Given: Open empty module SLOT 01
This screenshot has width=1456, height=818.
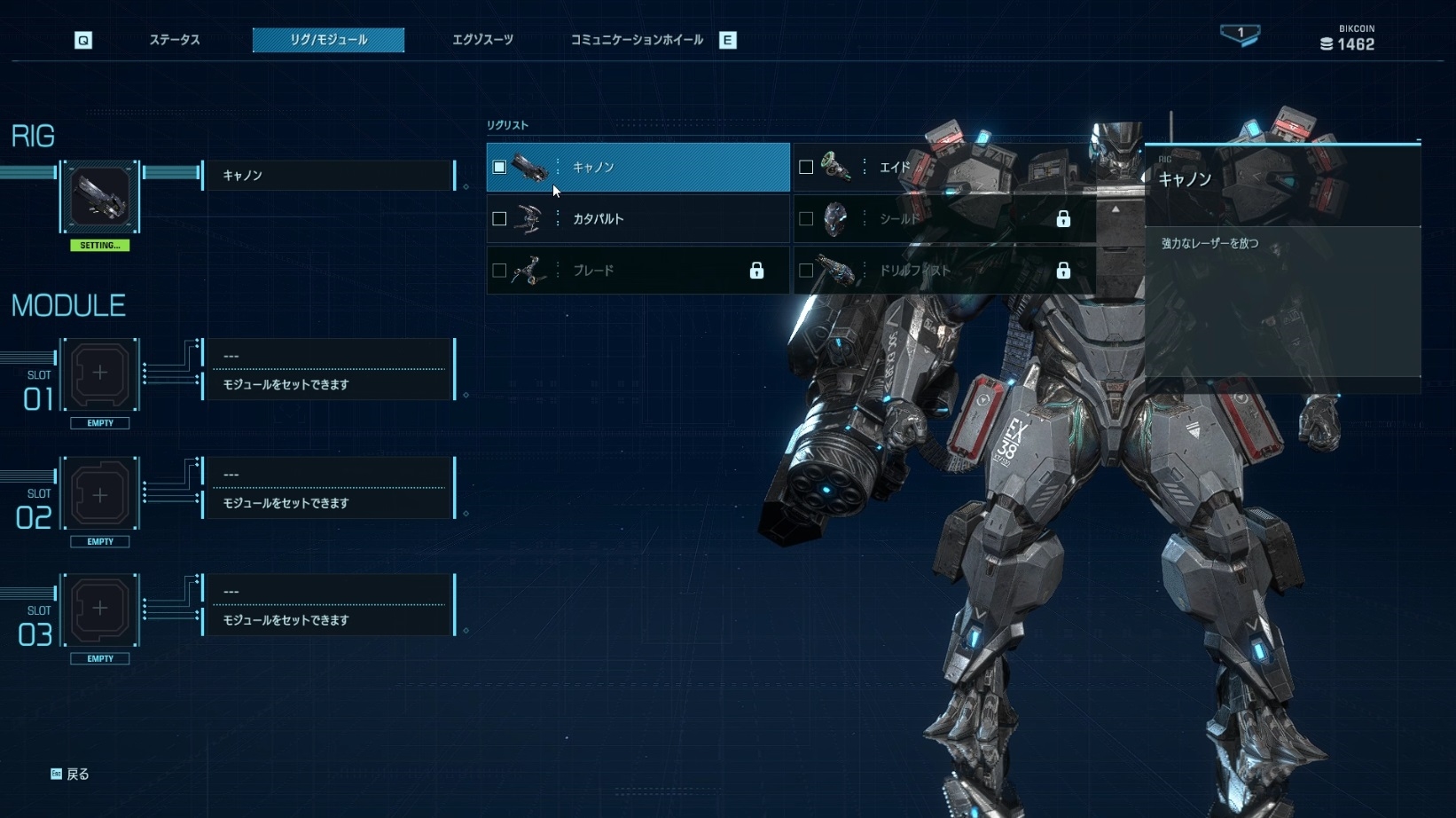Looking at the screenshot, I should pos(100,373).
